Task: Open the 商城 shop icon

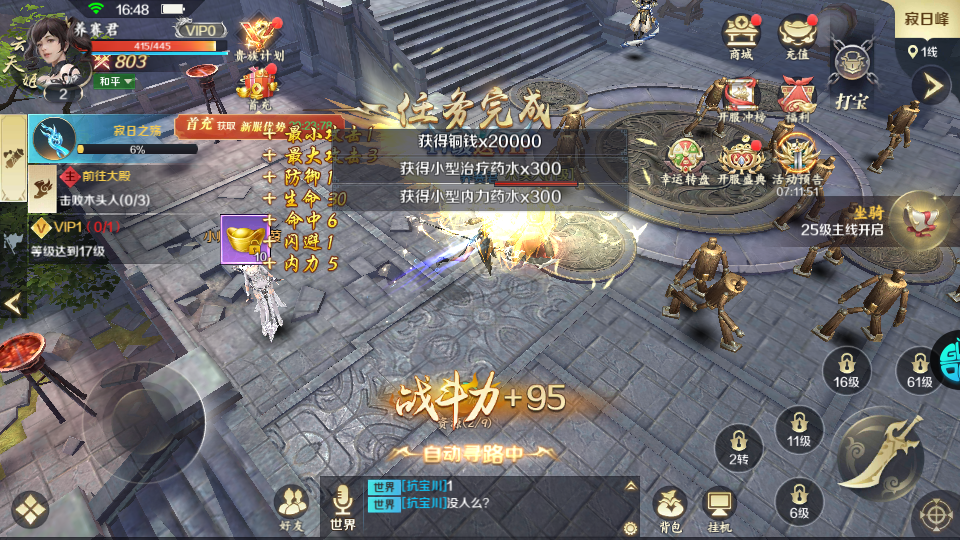Action: (x=741, y=35)
